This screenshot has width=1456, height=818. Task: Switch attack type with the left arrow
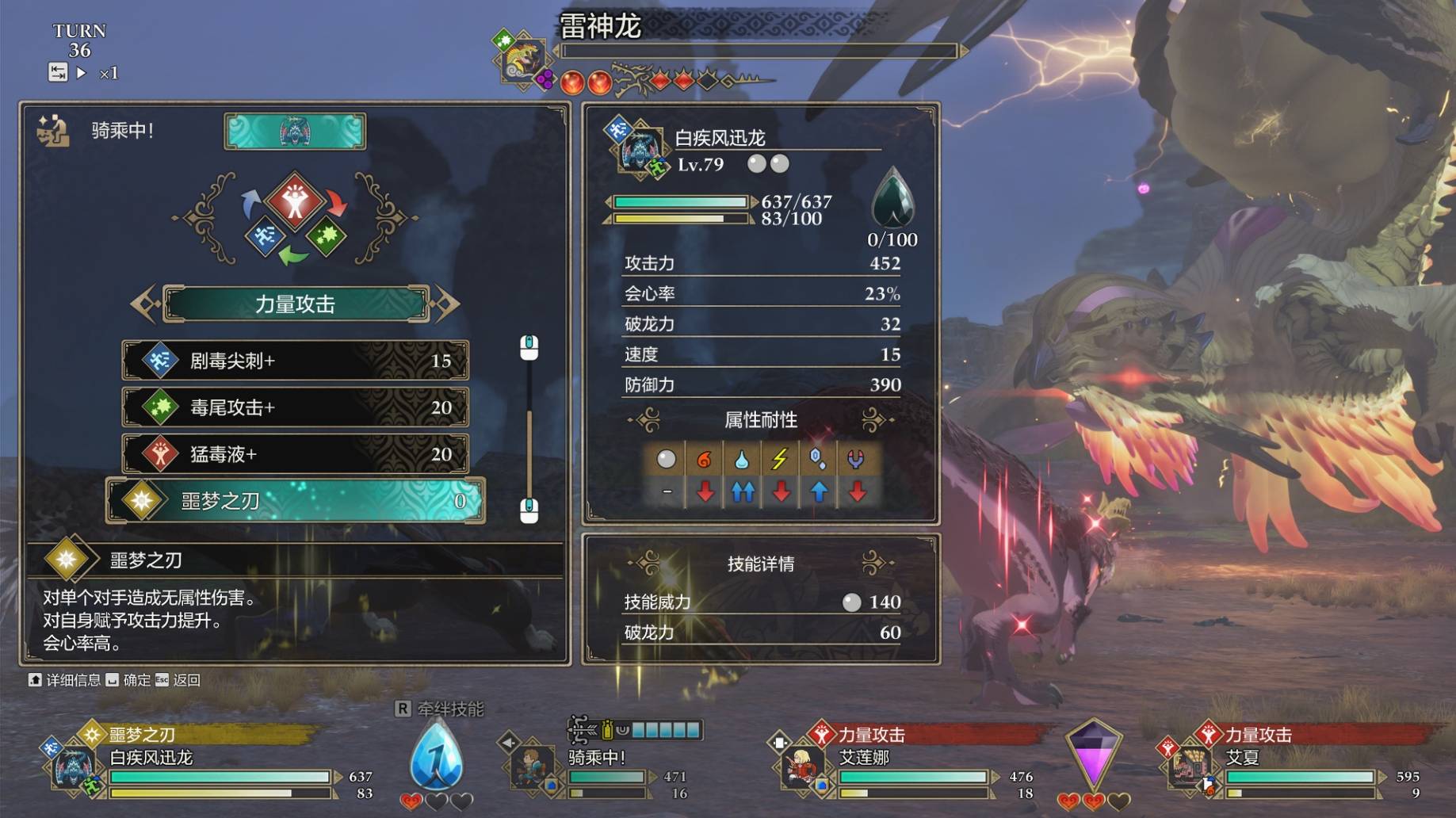pos(144,304)
